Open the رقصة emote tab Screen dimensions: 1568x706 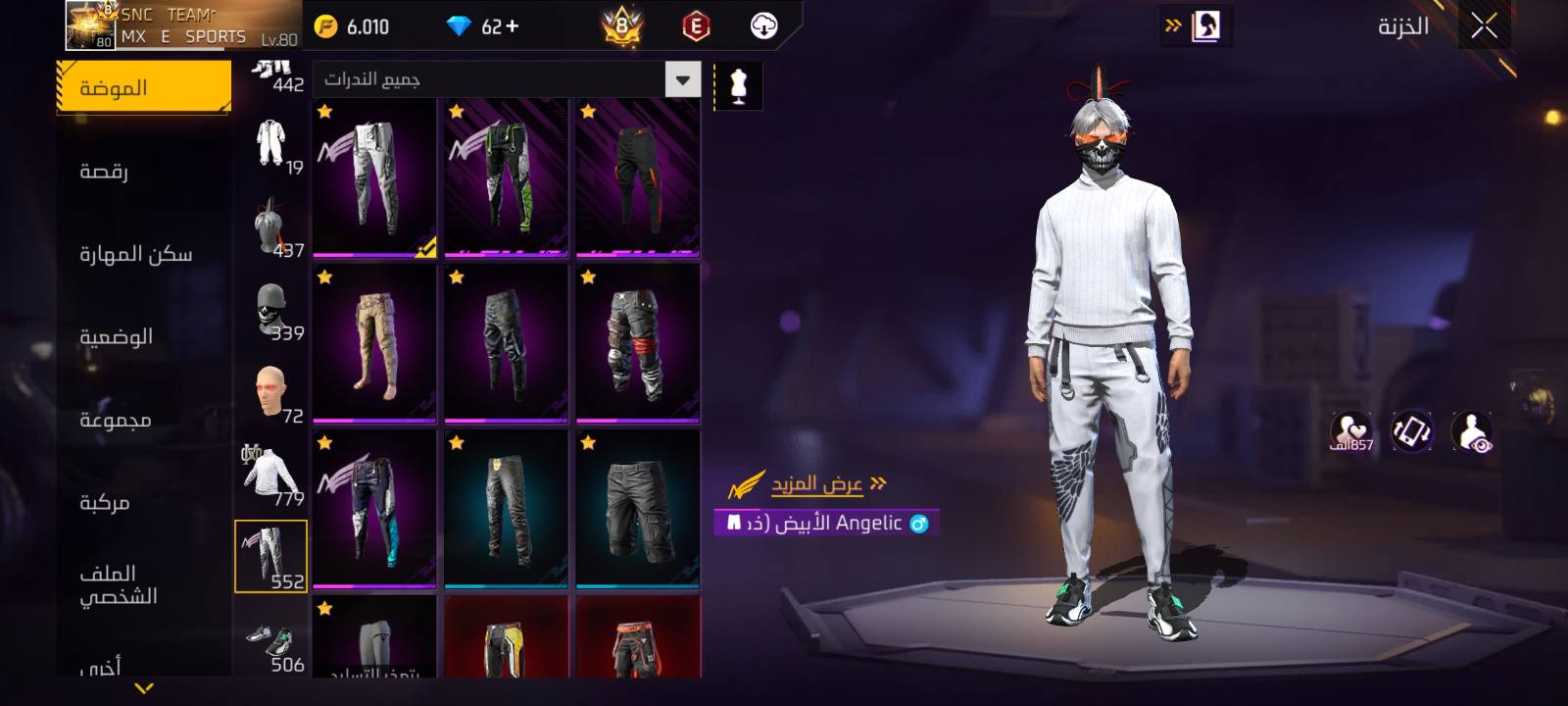(104, 172)
